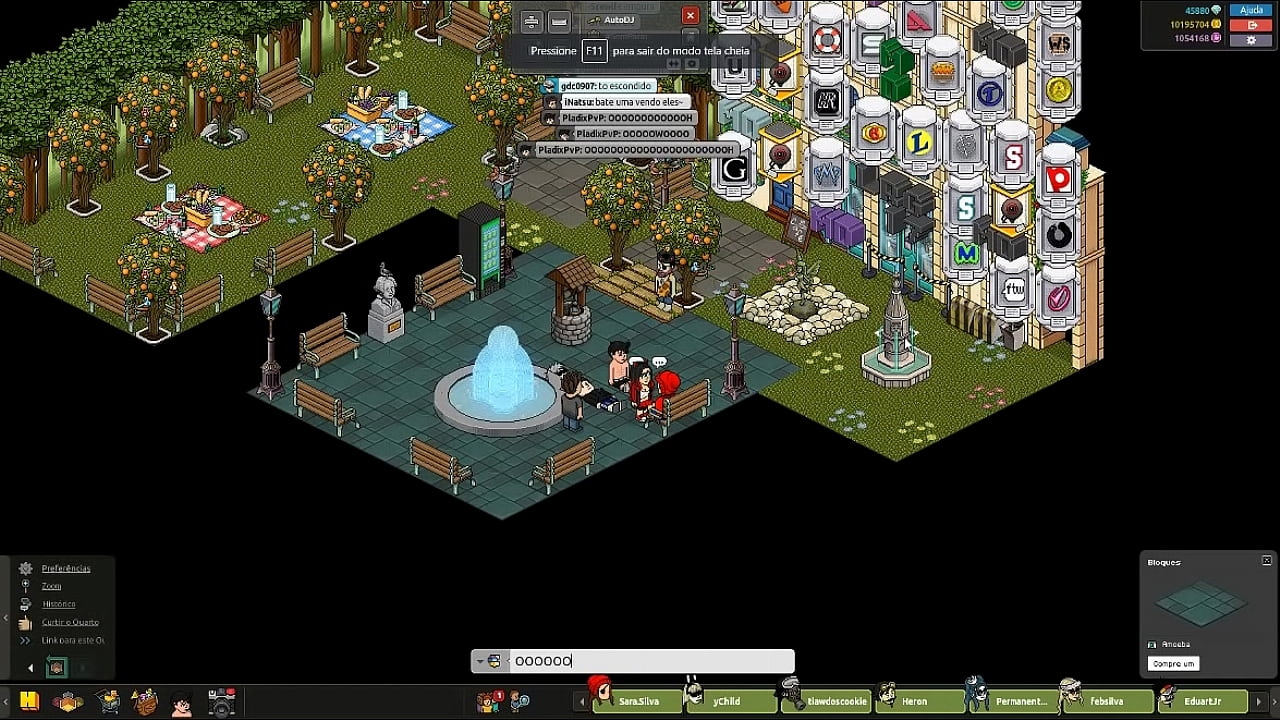Screen dimensions: 1280x720
Task: Close the Bloques furniture info panel
Action: 1267,561
